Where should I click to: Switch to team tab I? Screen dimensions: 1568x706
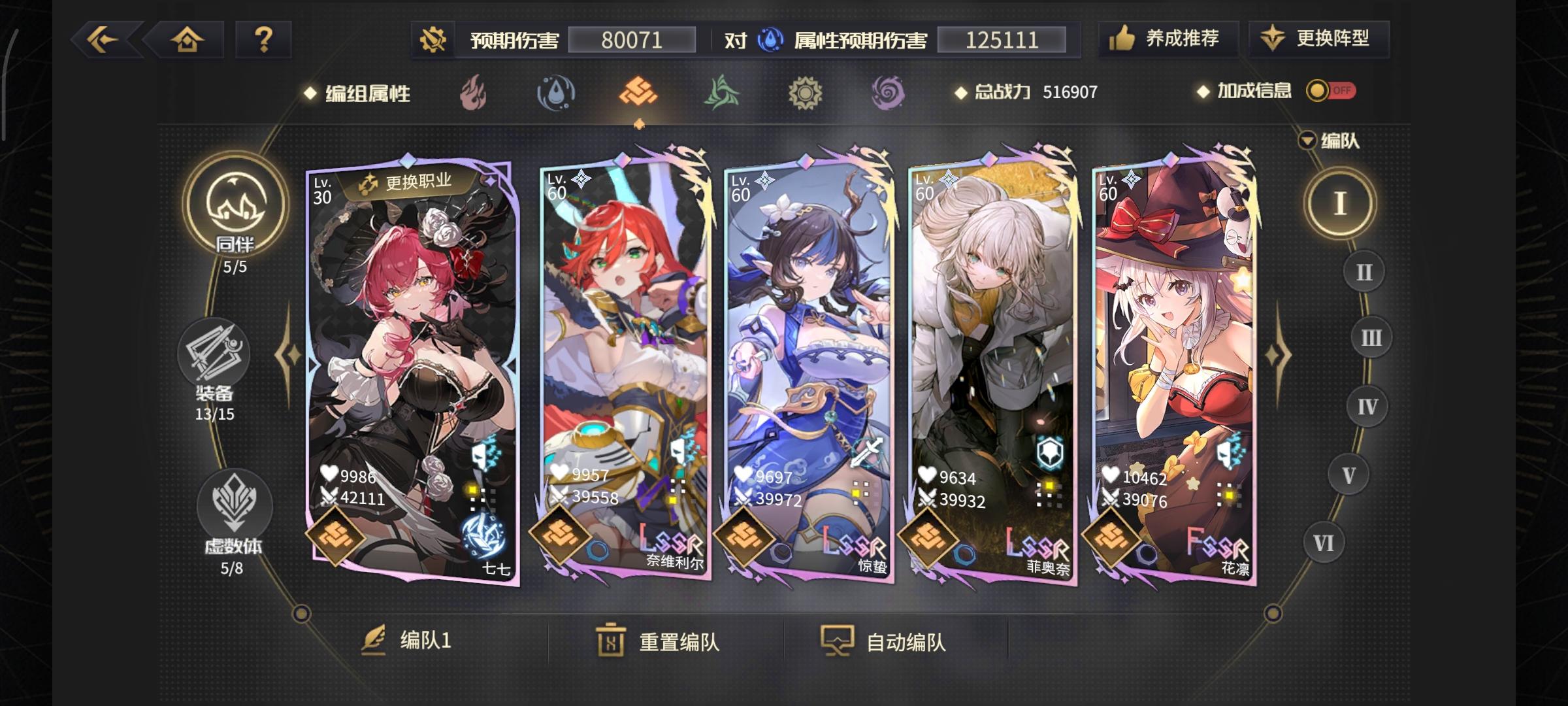point(1341,203)
